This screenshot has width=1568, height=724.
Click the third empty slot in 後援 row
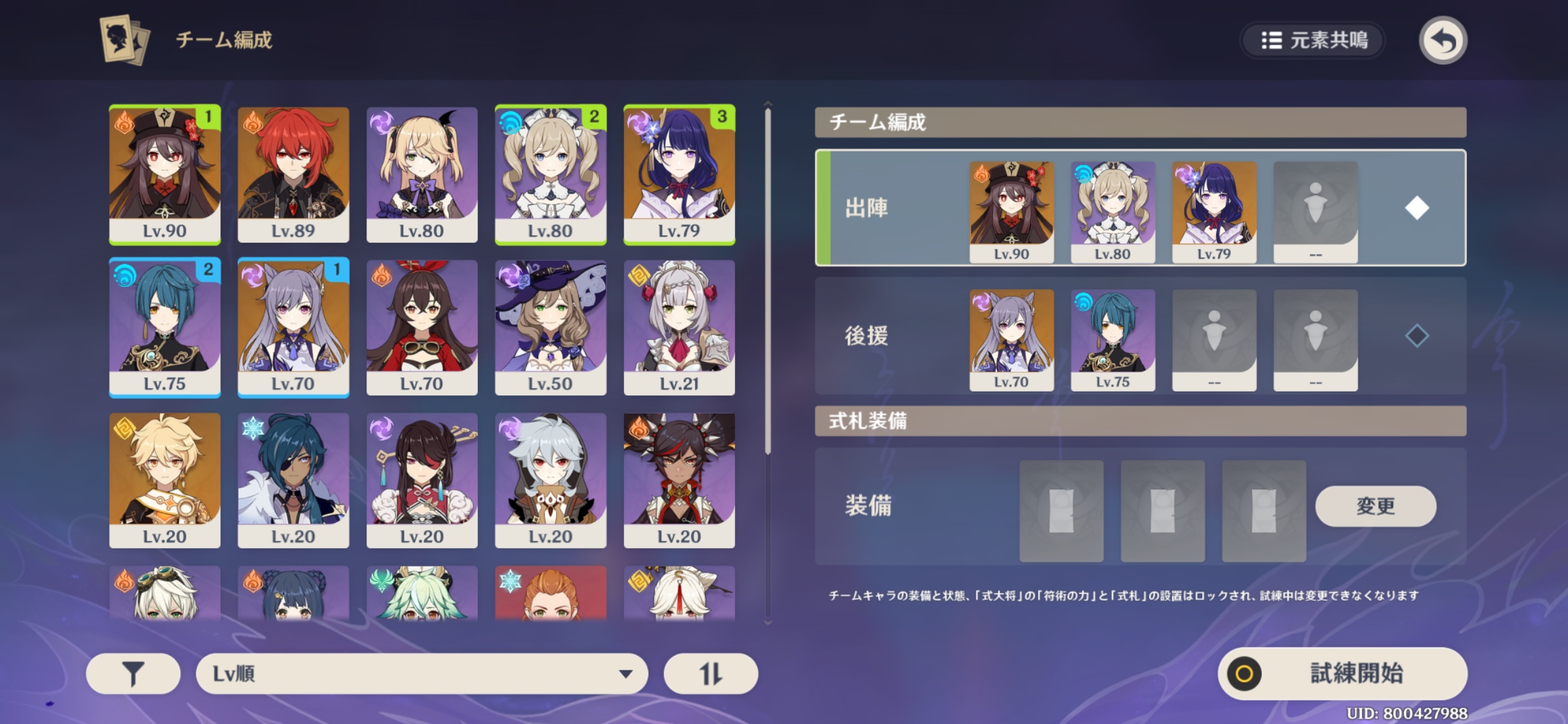[x=1213, y=337]
